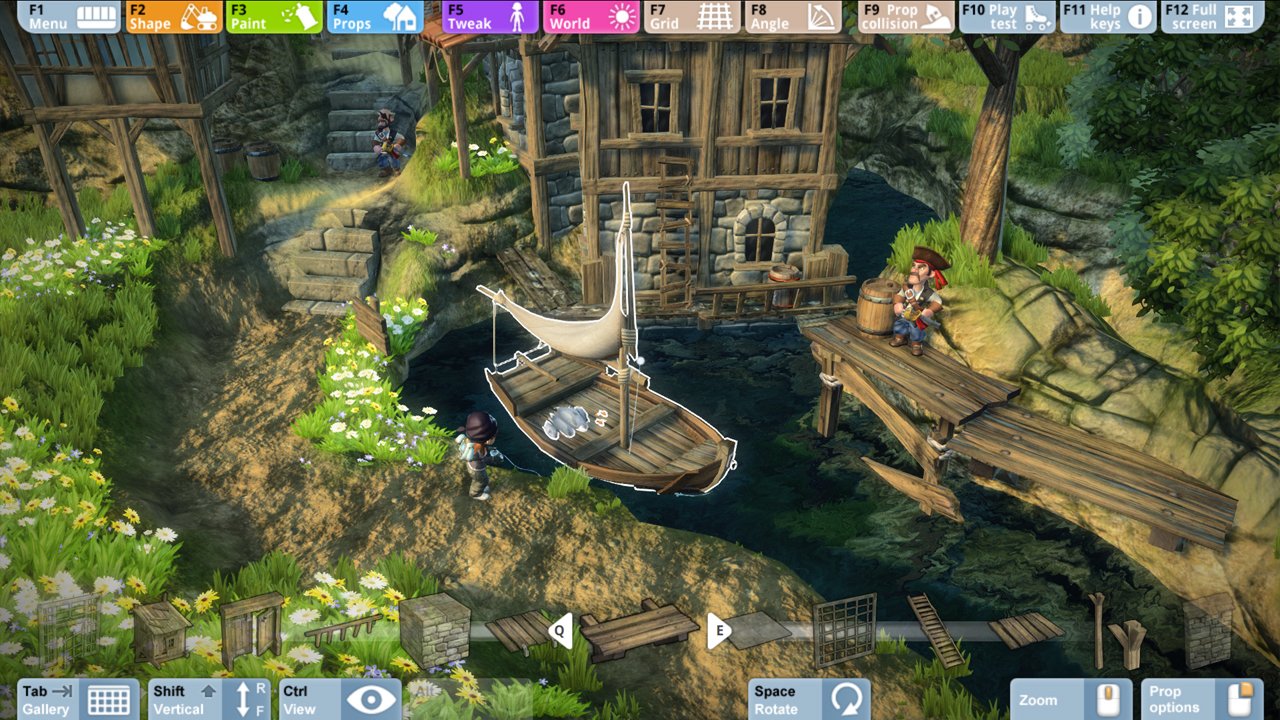Open the World lighting settings
The image size is (1280, 720).
pos(591,15)
